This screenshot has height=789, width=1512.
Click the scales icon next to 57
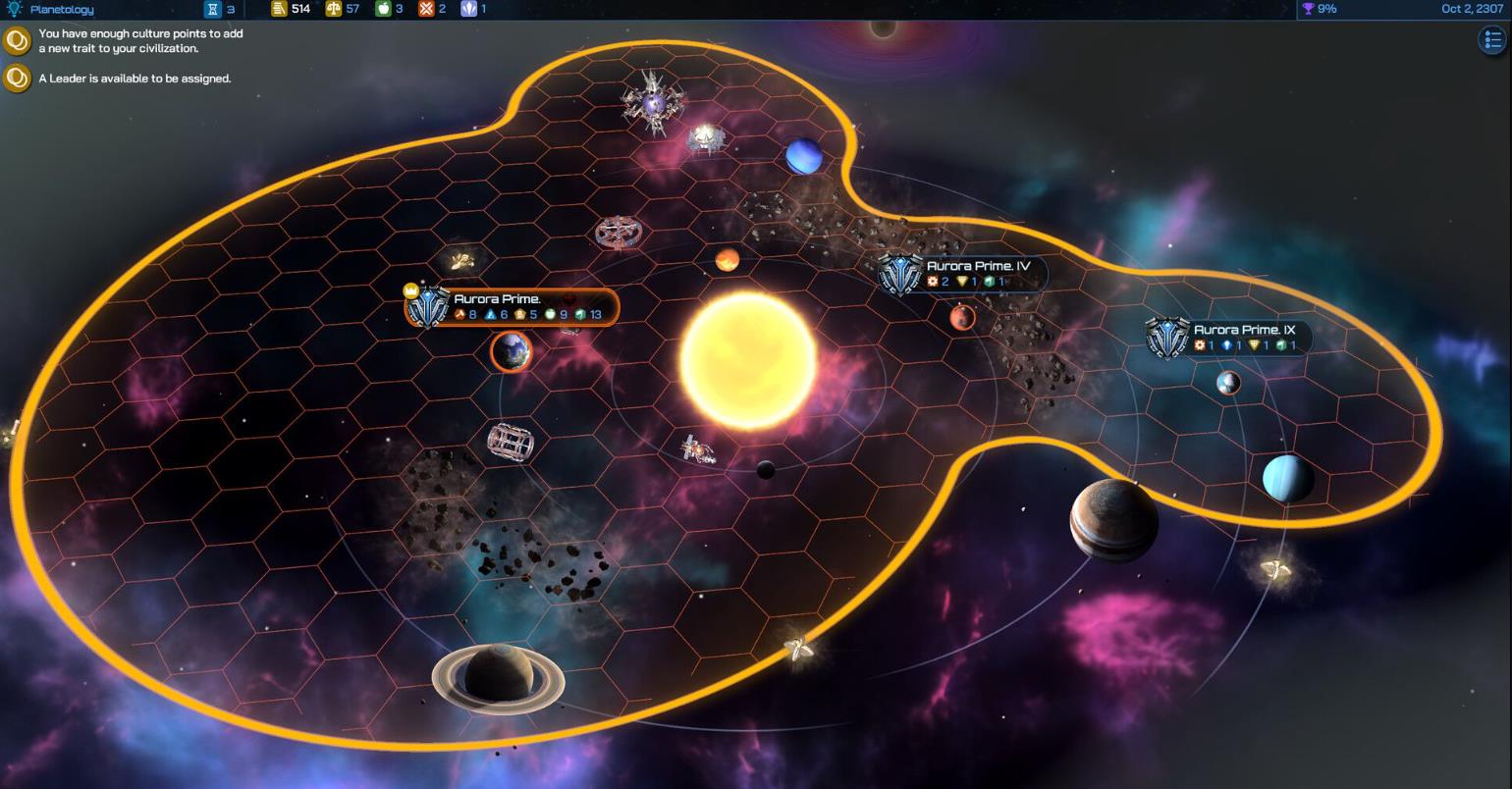click(x=334, y=9)
